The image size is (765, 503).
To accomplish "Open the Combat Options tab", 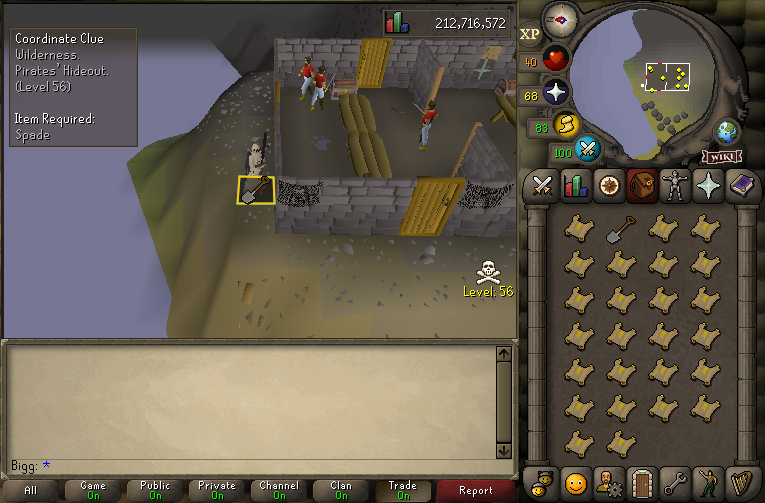I will pos(543,186).
